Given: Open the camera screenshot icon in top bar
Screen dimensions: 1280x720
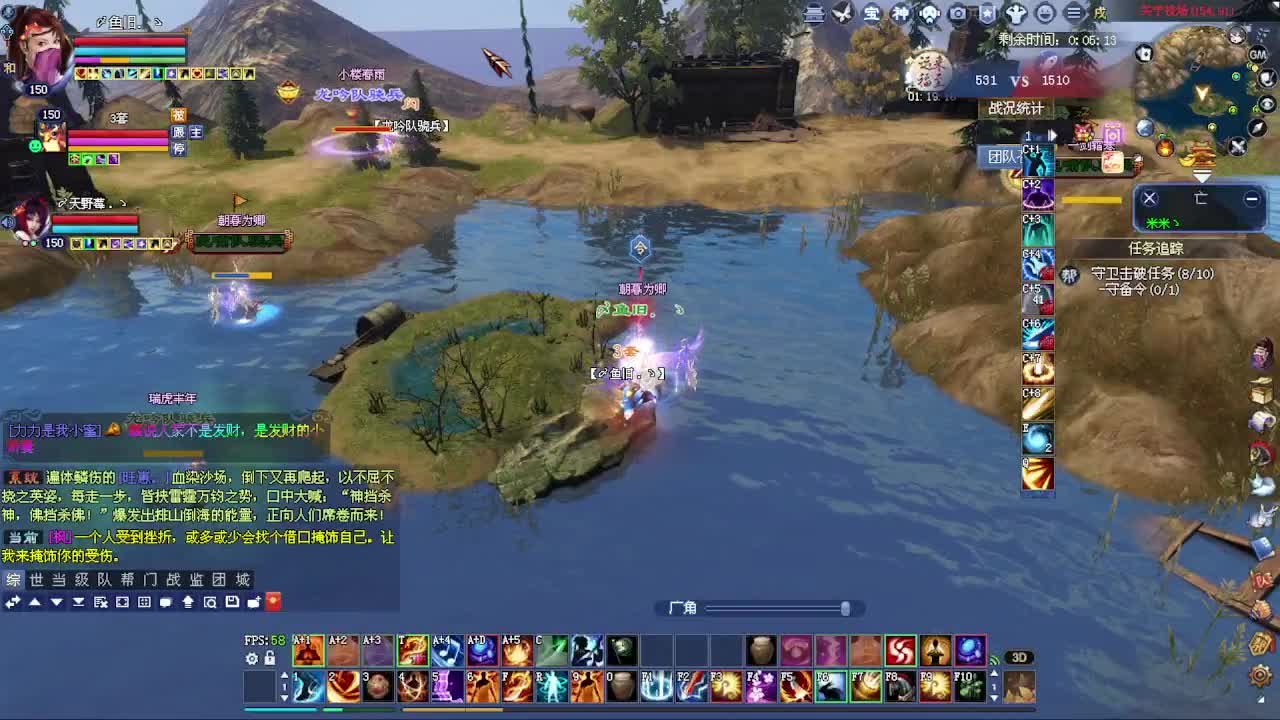Looking at the screenshot, I should click(x=958, y=11).
